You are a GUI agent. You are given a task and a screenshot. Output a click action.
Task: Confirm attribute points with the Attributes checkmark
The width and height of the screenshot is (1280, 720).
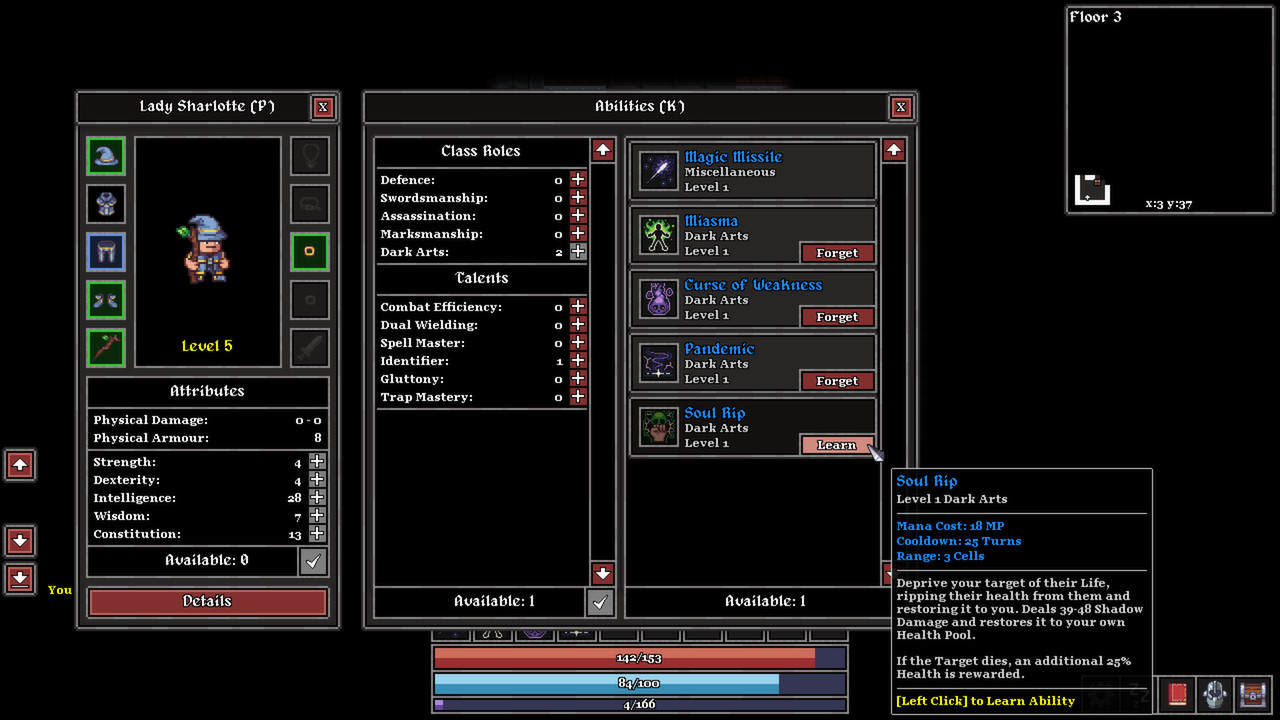[x=313, y=560]
